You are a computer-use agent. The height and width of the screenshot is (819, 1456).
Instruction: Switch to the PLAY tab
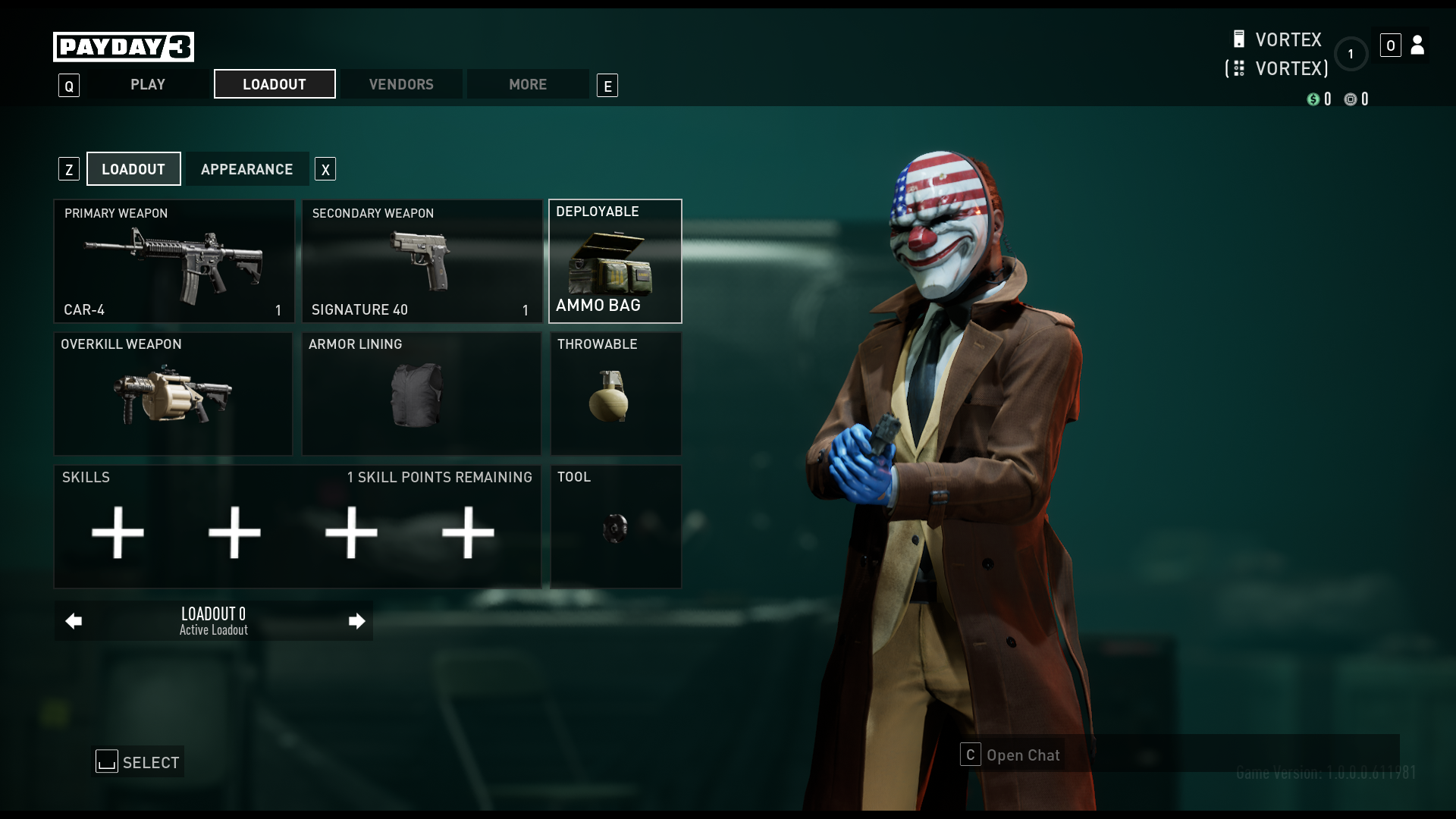tap(147, 84)
